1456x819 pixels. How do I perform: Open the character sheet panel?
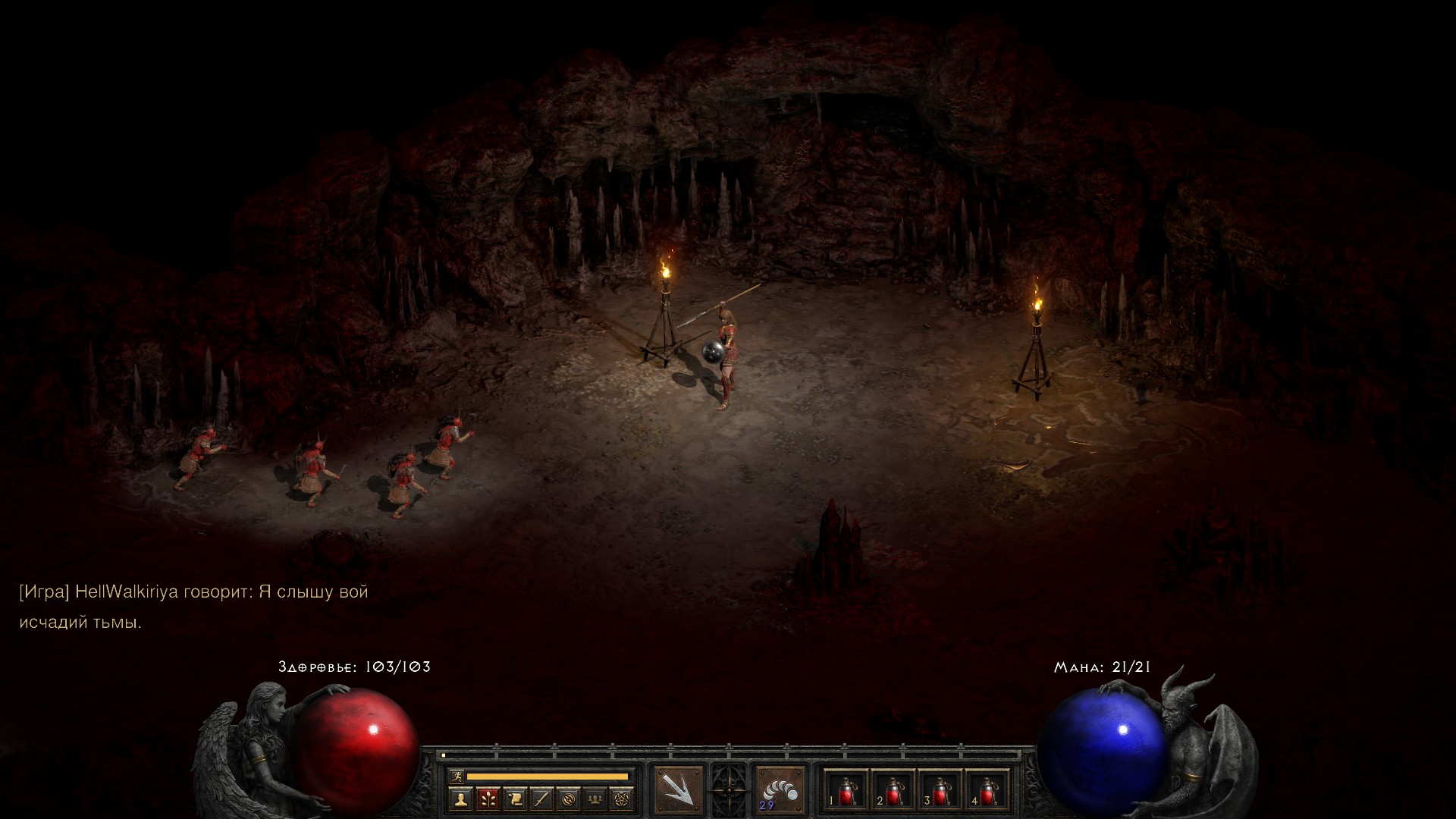coord(460,799)
